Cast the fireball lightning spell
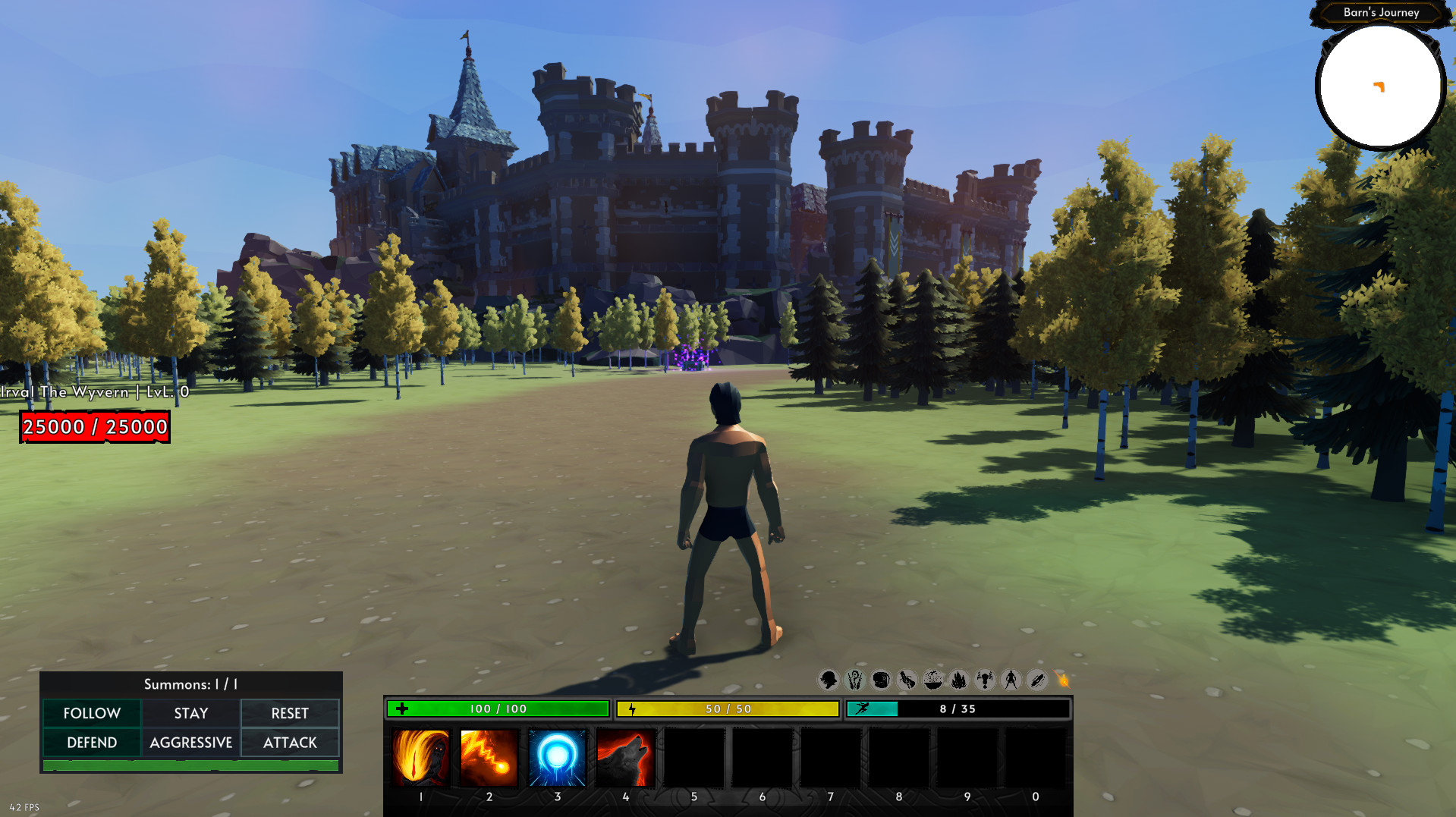The width and height of the screenshot is (1456, 817). coord(489,757)
